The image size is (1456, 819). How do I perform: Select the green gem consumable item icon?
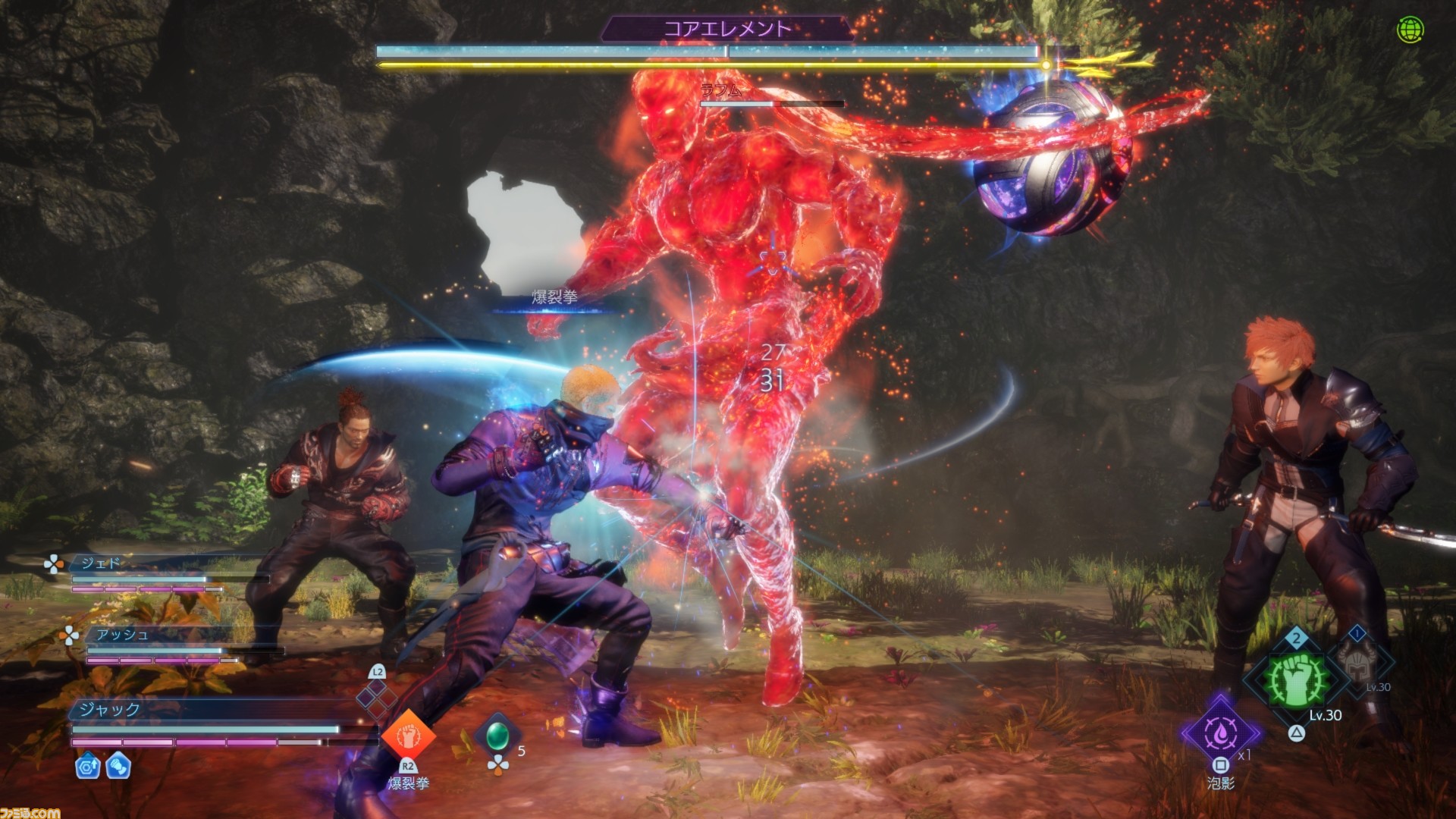point(499,736)
